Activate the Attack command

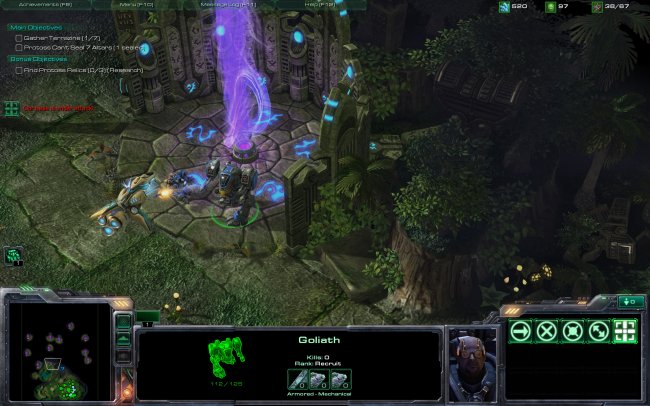(624, 332)
